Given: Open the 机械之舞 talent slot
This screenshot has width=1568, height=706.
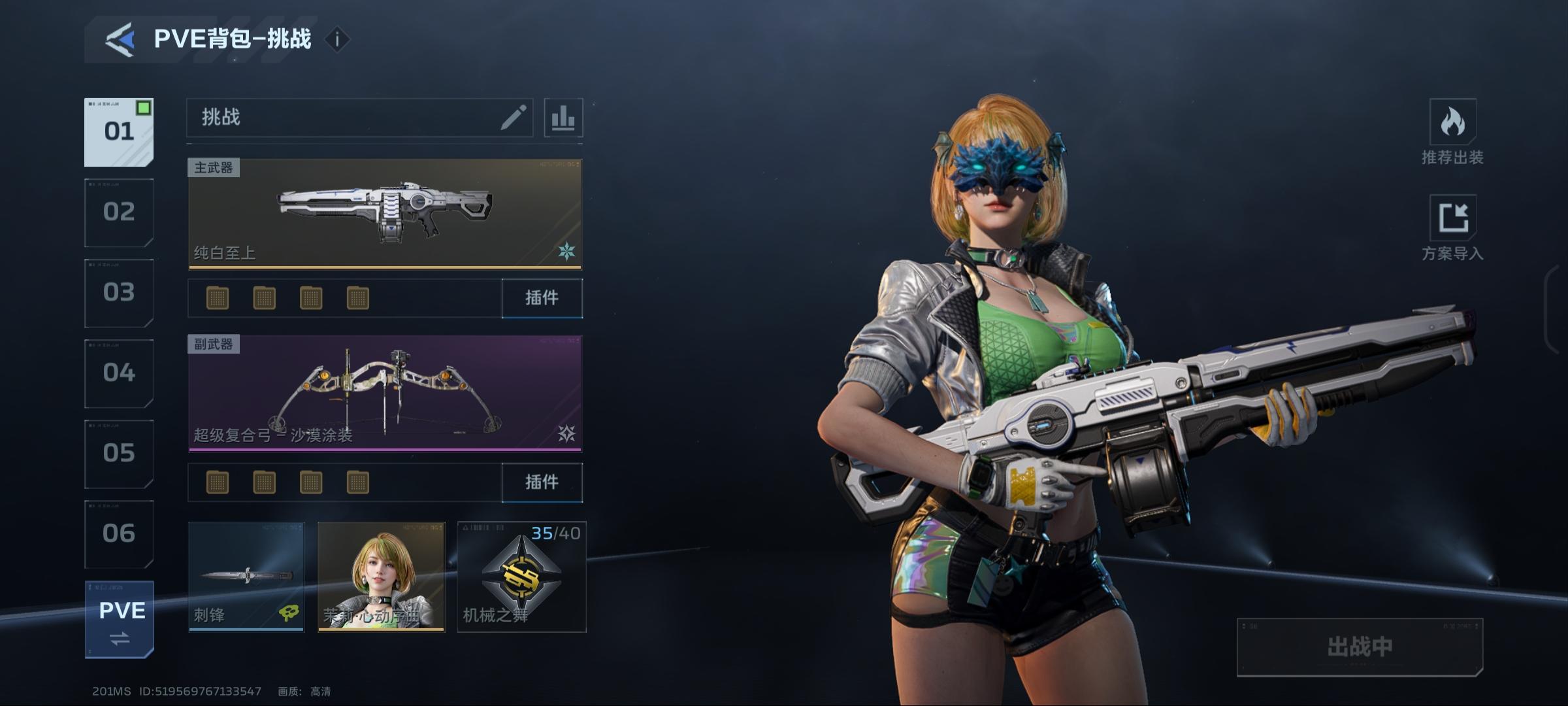Looking at the screenshot, I should 521,577.
